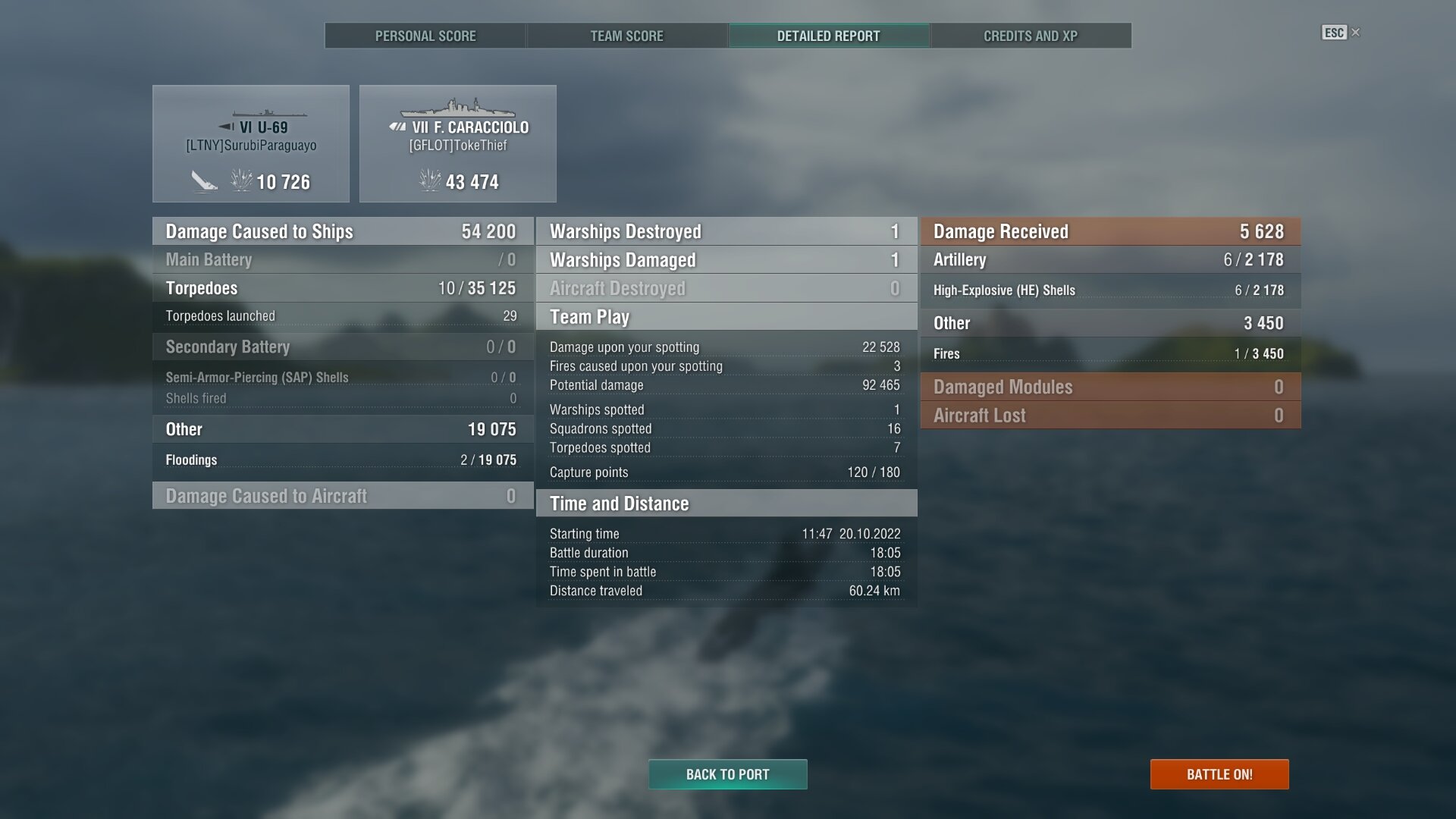Open the Team Score tab
This screenshot has height=819, width=1456.
point(626,36)
